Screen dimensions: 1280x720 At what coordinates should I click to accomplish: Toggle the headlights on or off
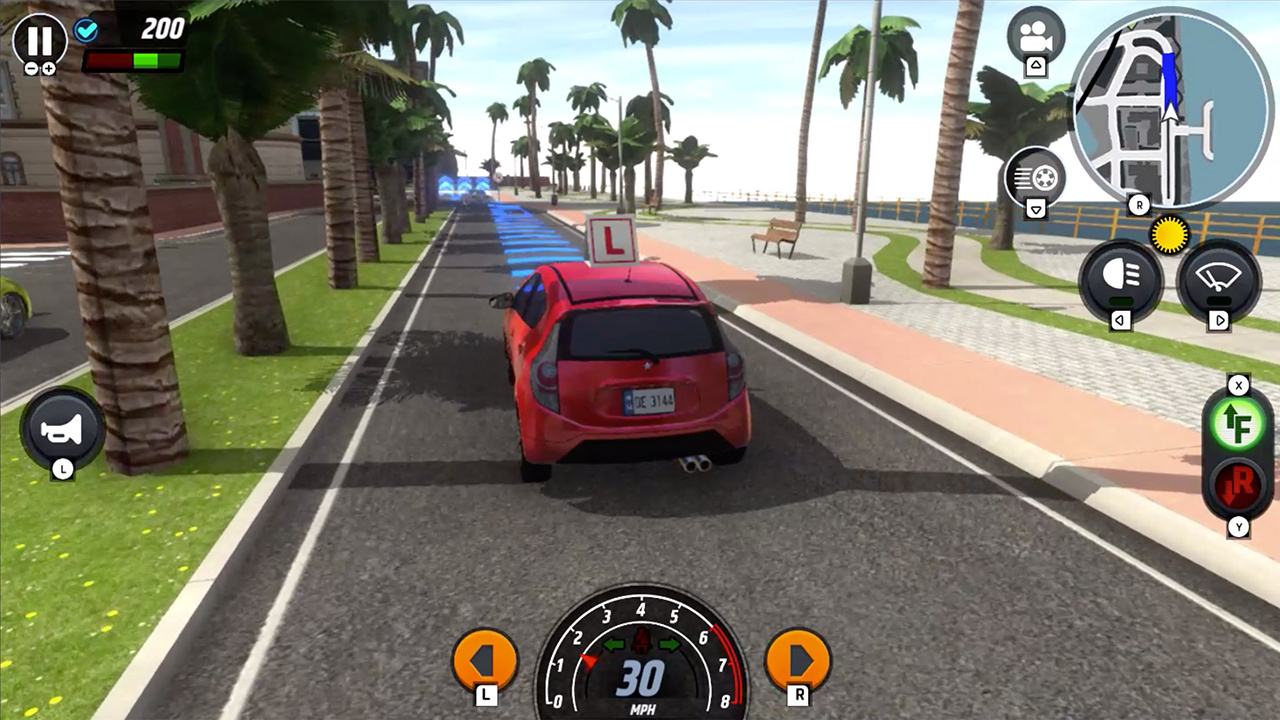click(x=1122, y=278)
